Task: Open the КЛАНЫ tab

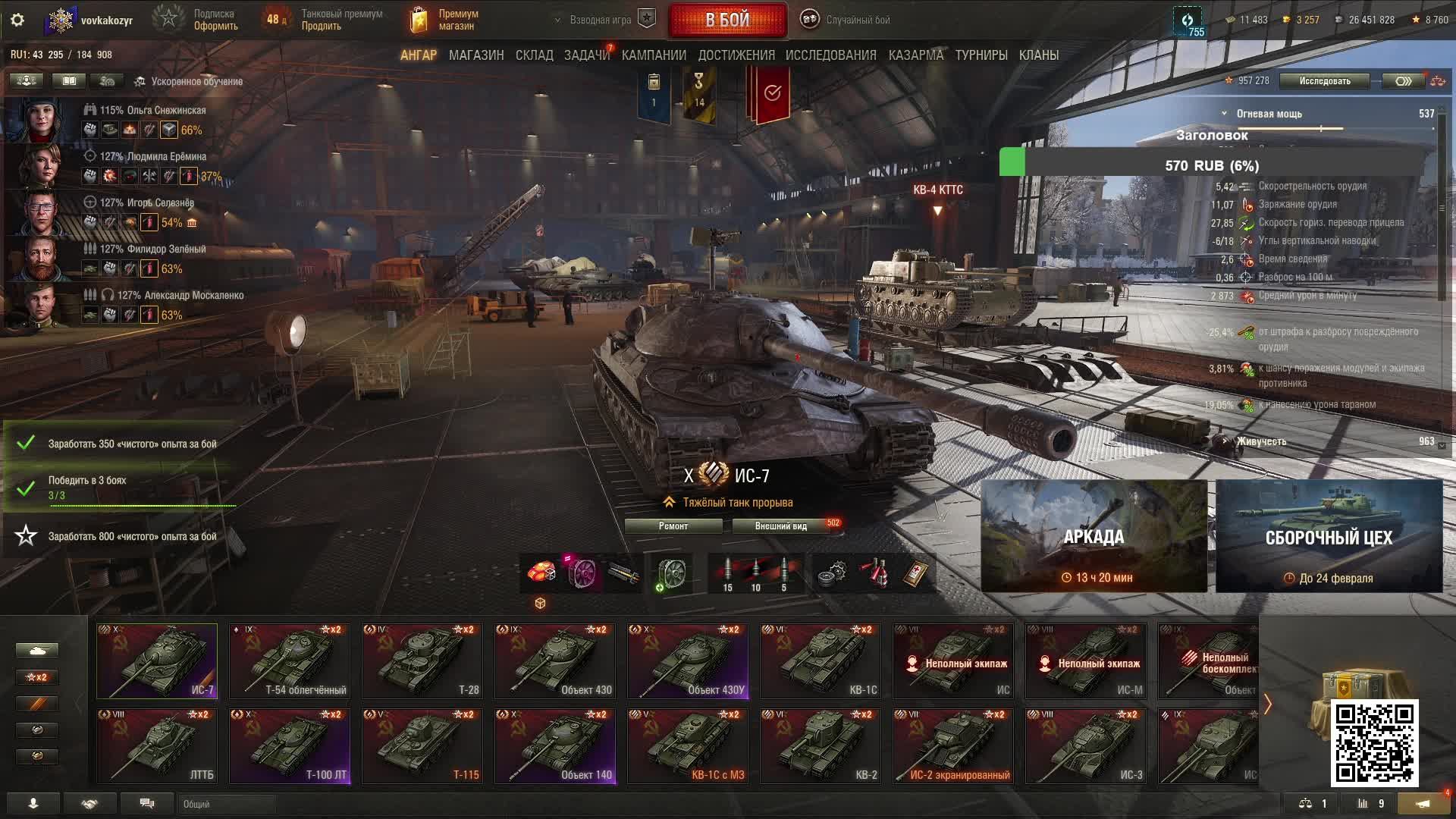Action: click(x=1038, y=55)
